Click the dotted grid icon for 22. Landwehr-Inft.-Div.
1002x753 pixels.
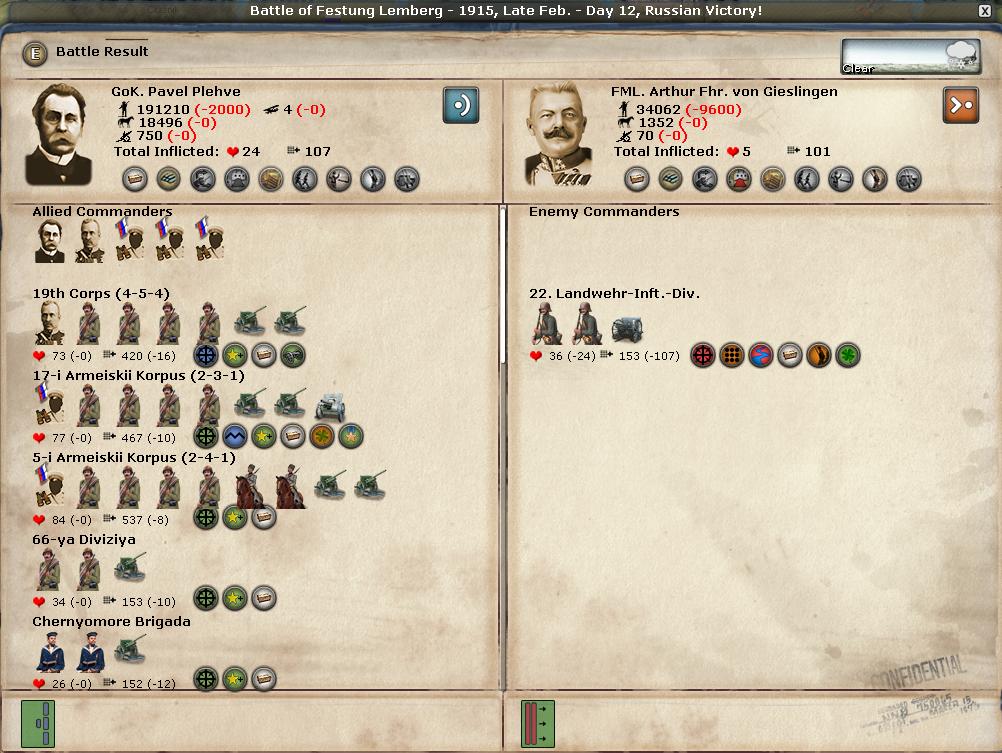(x=732, y=355)
